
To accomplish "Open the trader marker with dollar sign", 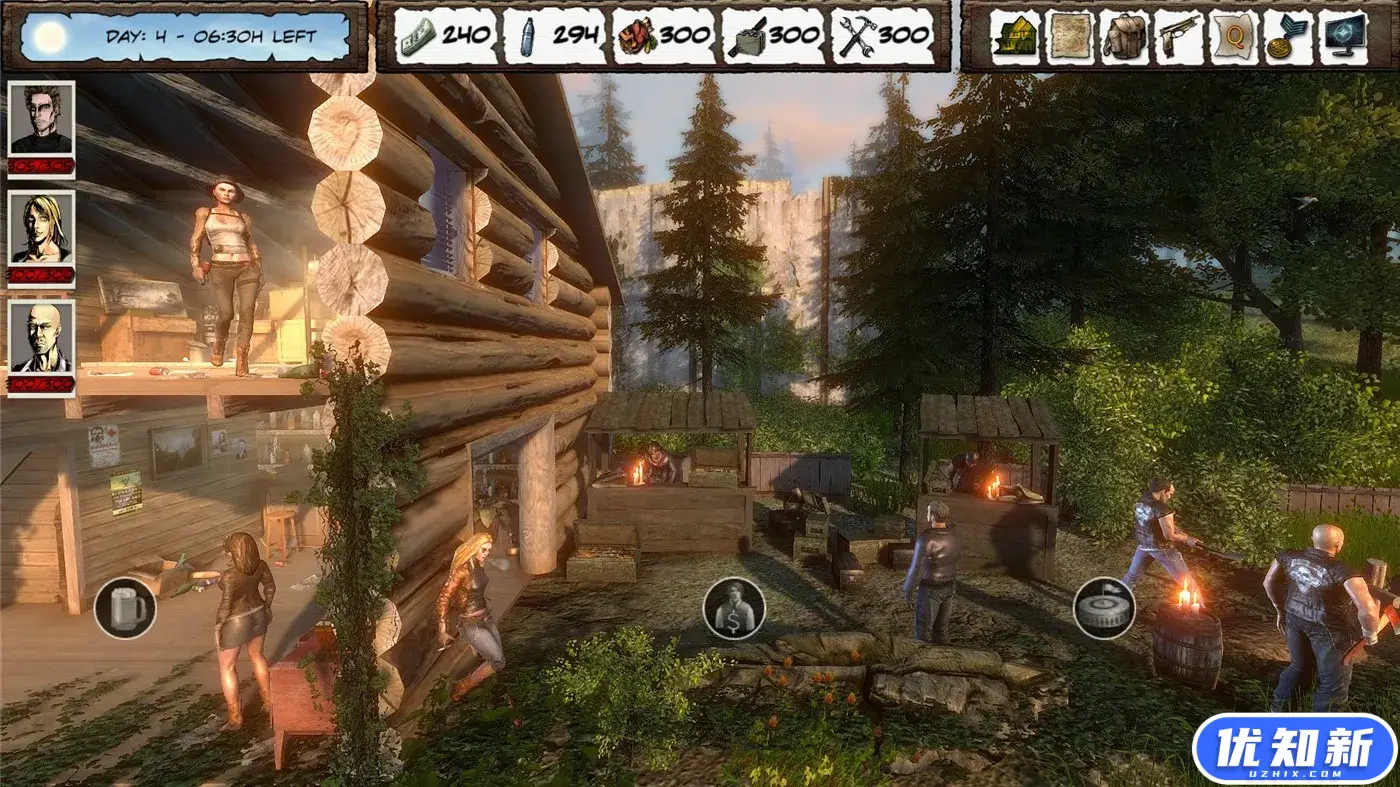I will click(x=734, y=608).
